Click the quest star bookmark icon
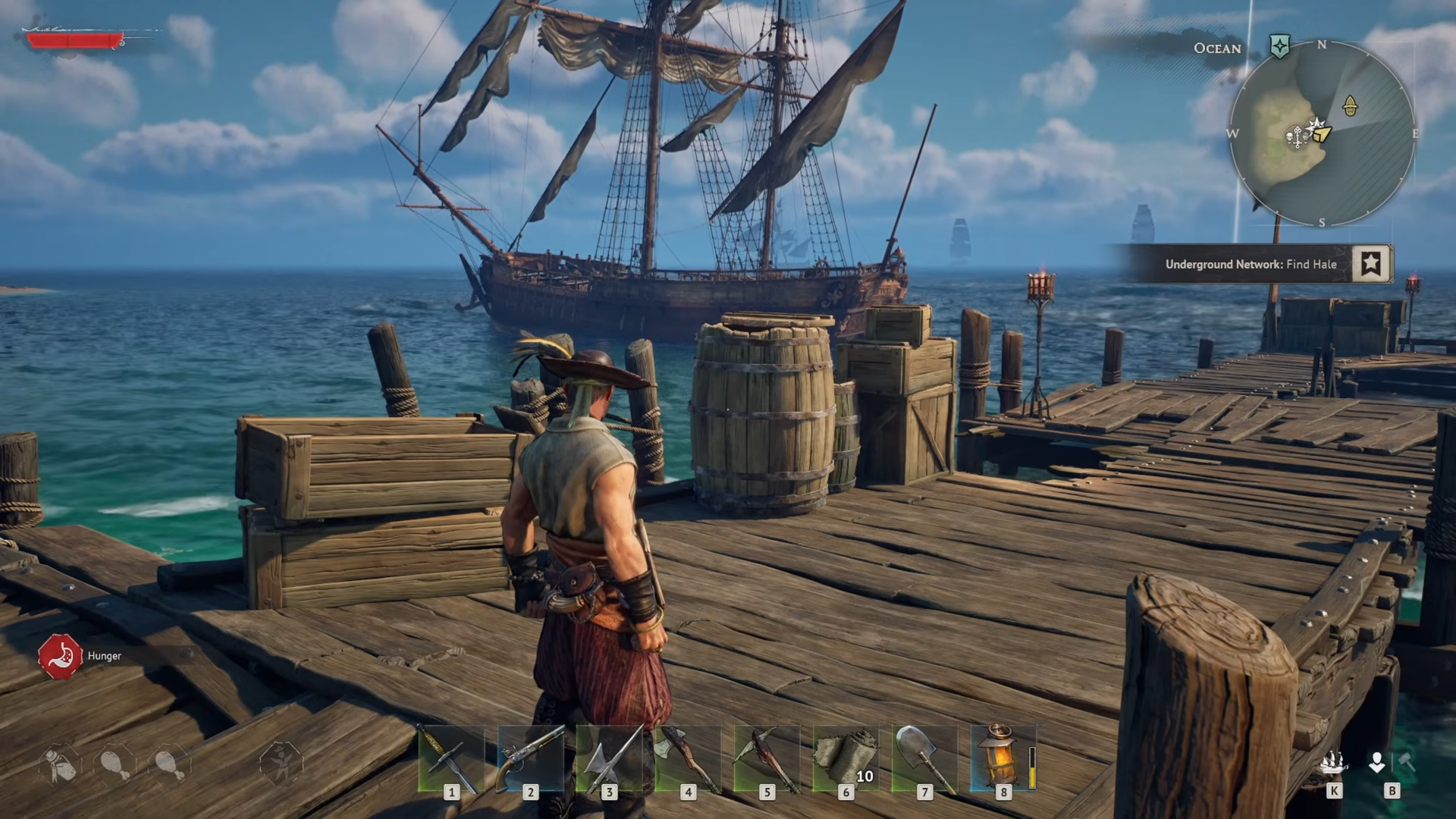Screen dimensions: 1456x819 tap(1370, 264)
